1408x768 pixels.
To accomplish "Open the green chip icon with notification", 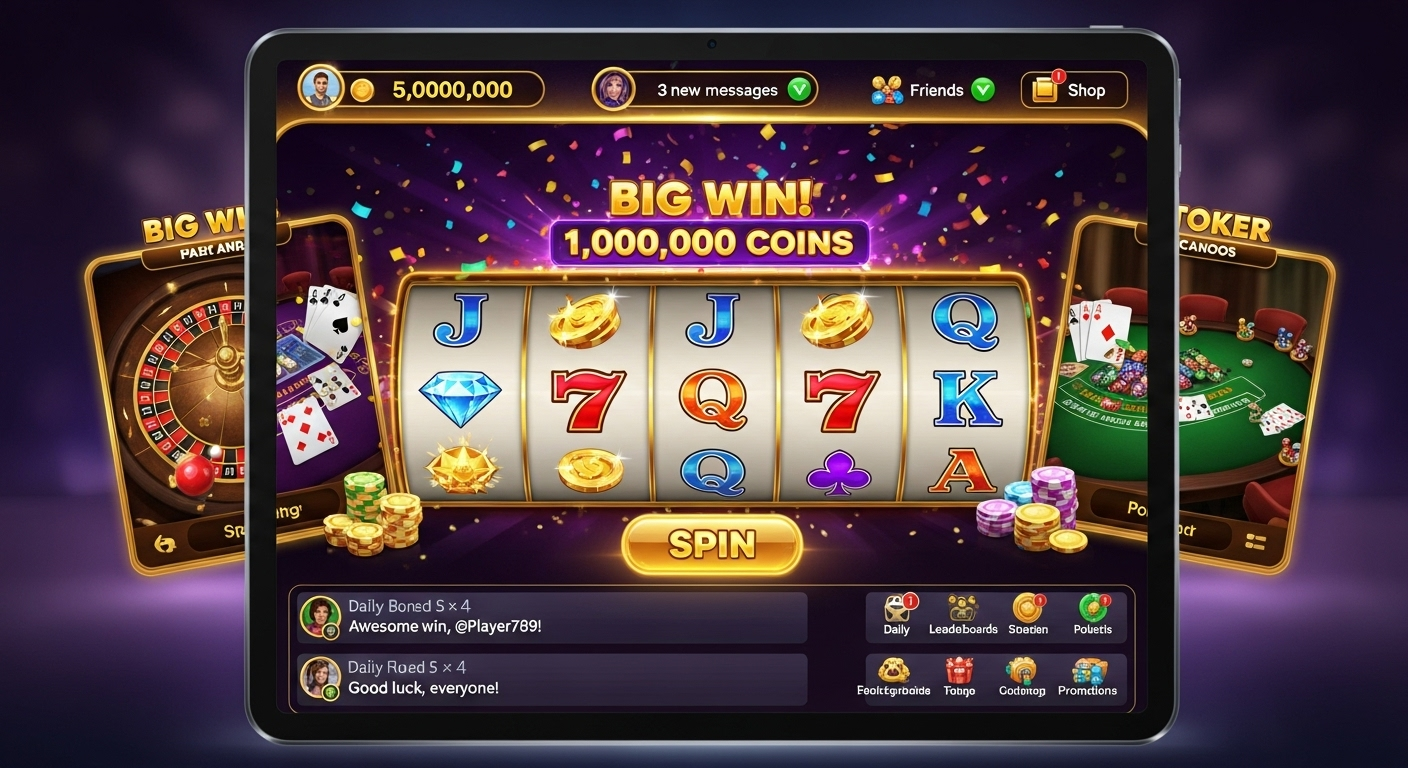I will pos(1092,614).
